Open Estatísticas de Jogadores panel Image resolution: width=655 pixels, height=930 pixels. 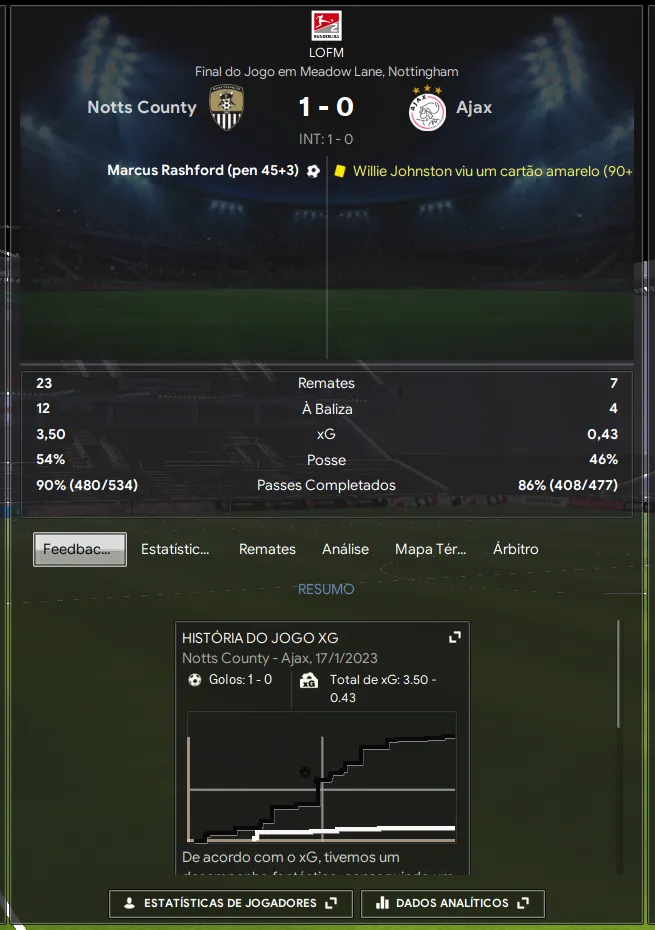230,903
